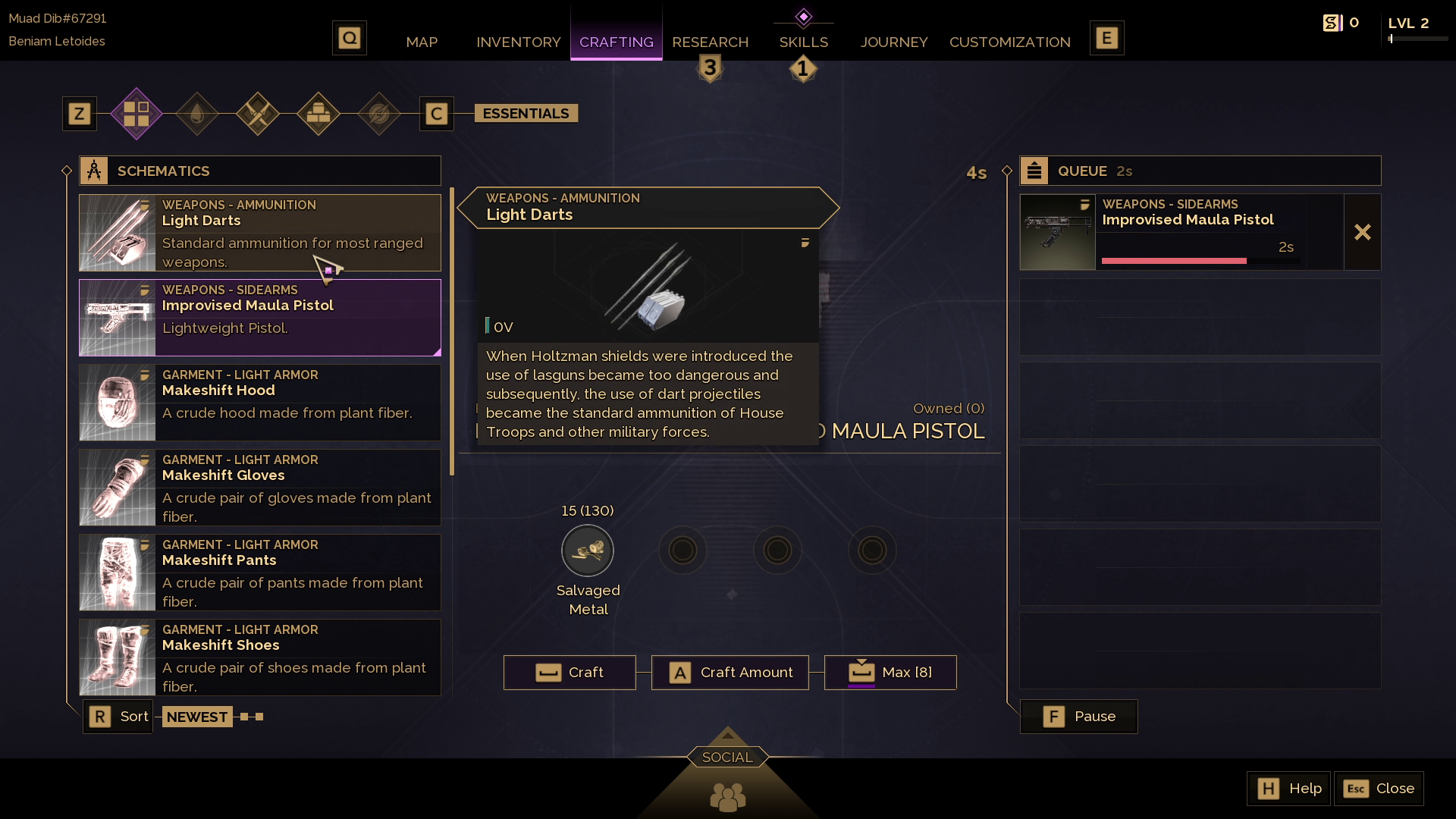Cancel the queued Improvised Maula Pistol

[1362, 232]
